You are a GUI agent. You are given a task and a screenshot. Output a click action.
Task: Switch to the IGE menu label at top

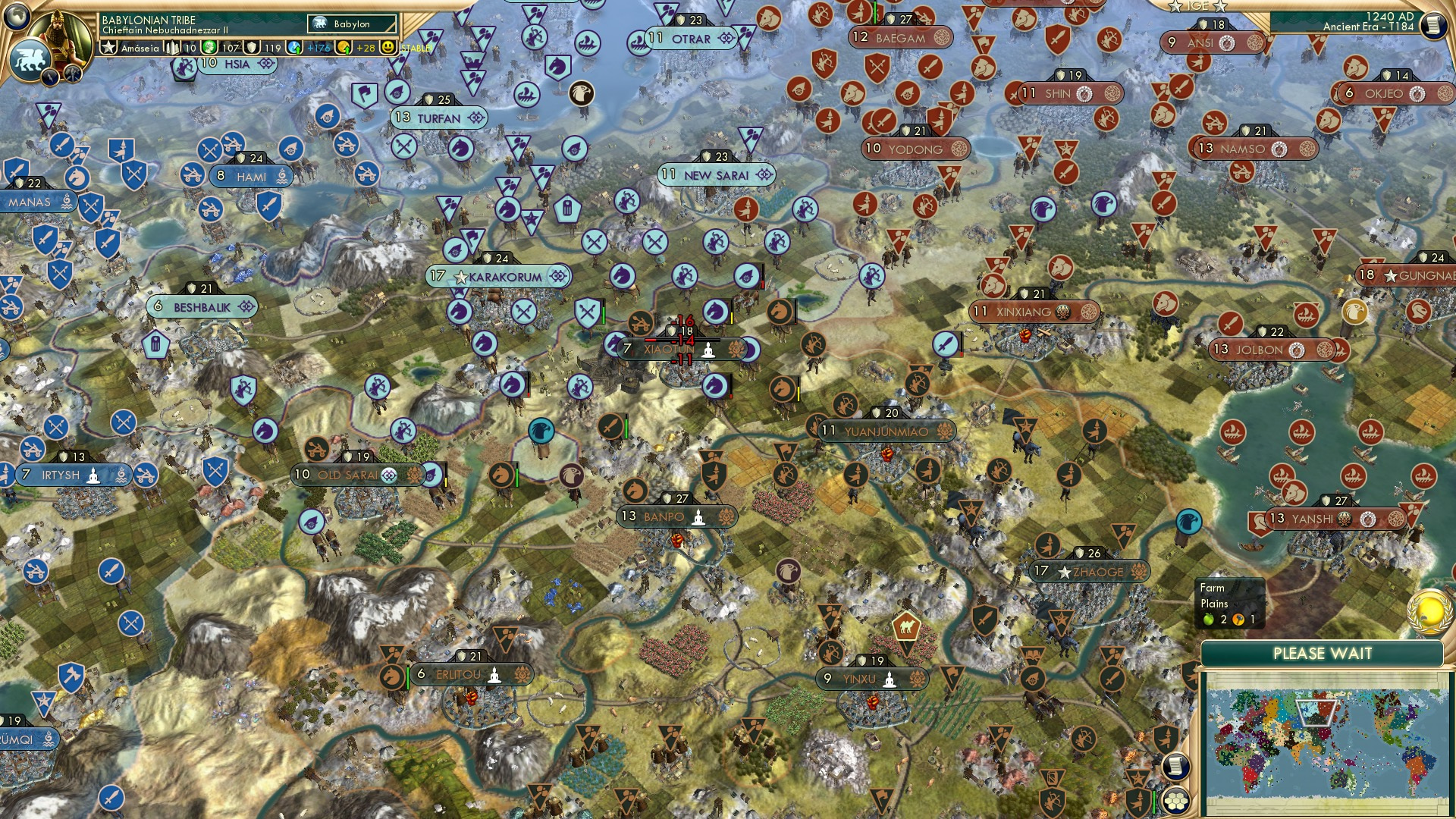(x=1197, y=6)
